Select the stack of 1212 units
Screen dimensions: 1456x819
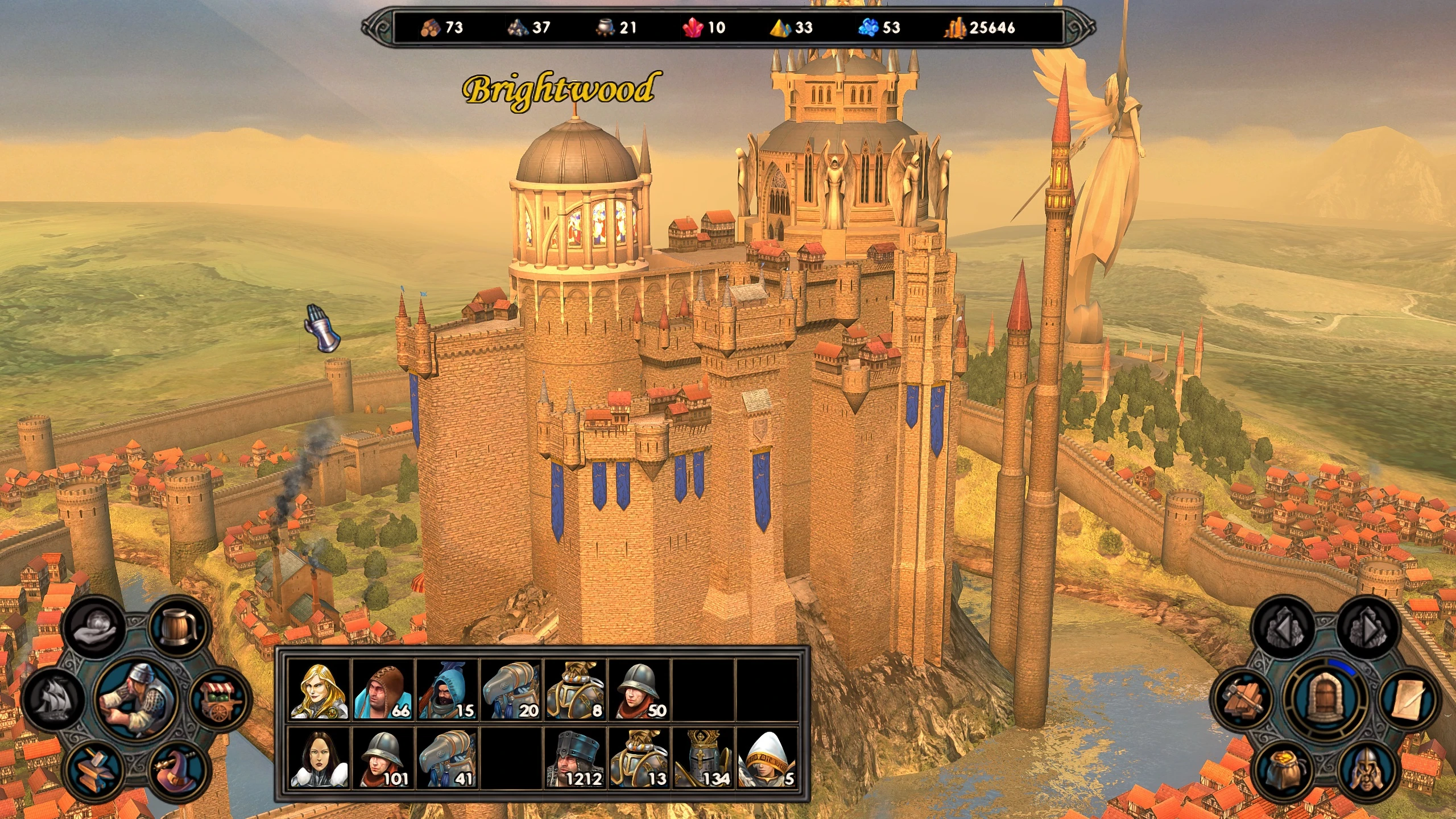[575, 758]
